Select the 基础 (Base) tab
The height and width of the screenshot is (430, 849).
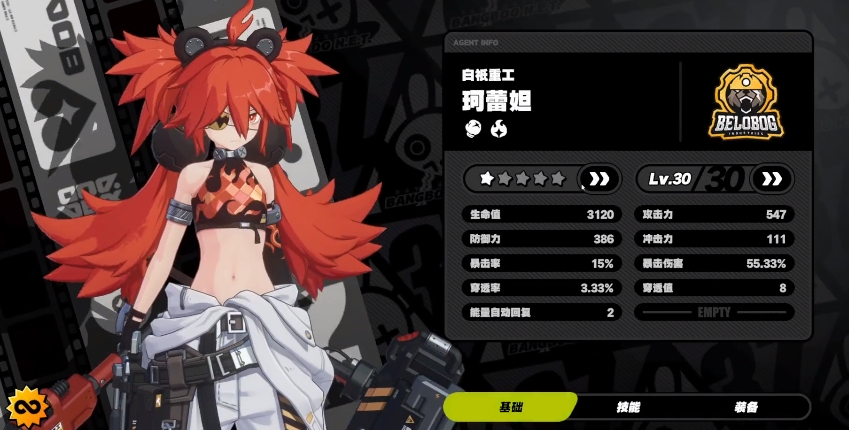coord(511,407)
